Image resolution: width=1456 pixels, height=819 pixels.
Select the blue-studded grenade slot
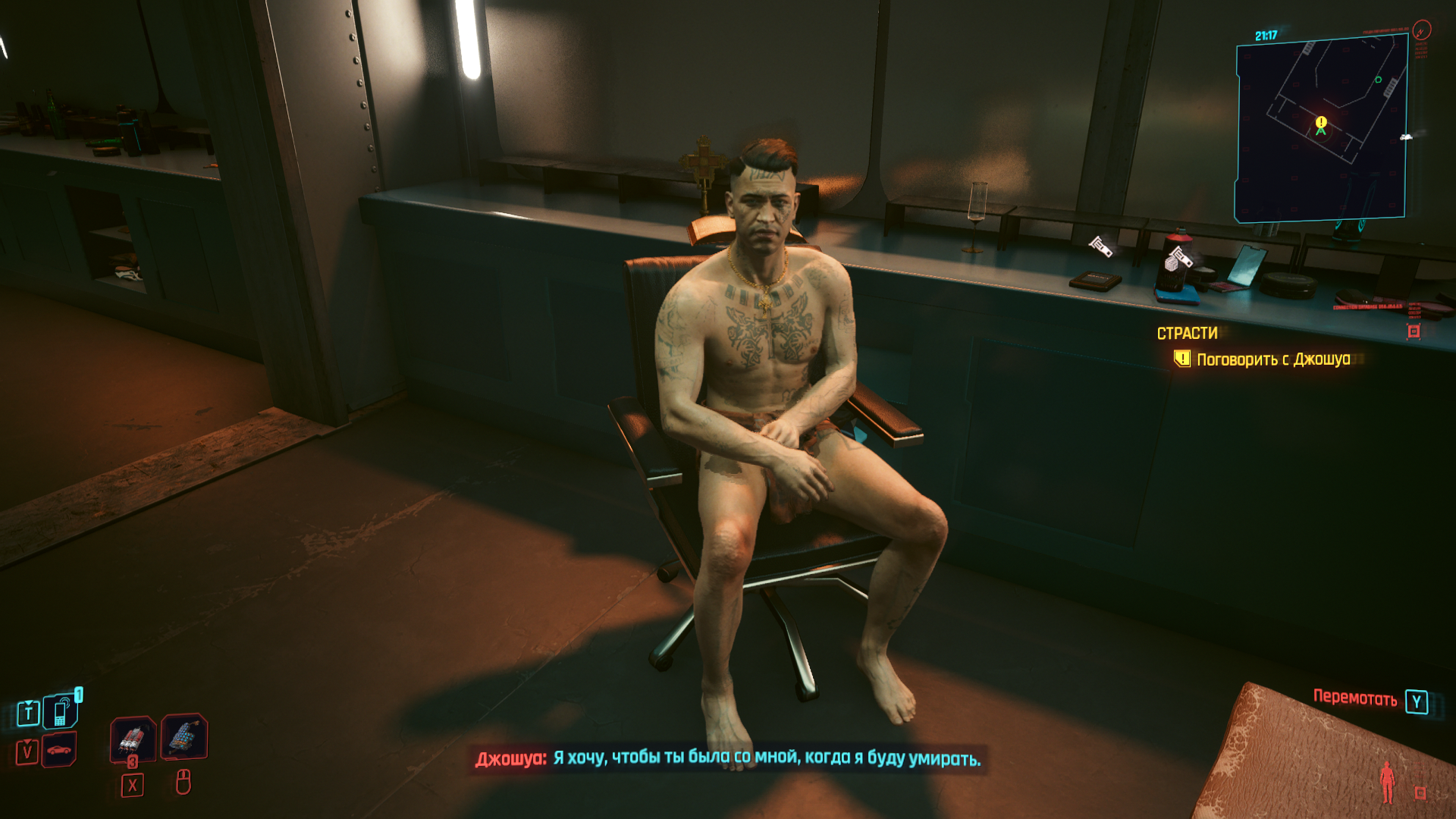point(184,736)
